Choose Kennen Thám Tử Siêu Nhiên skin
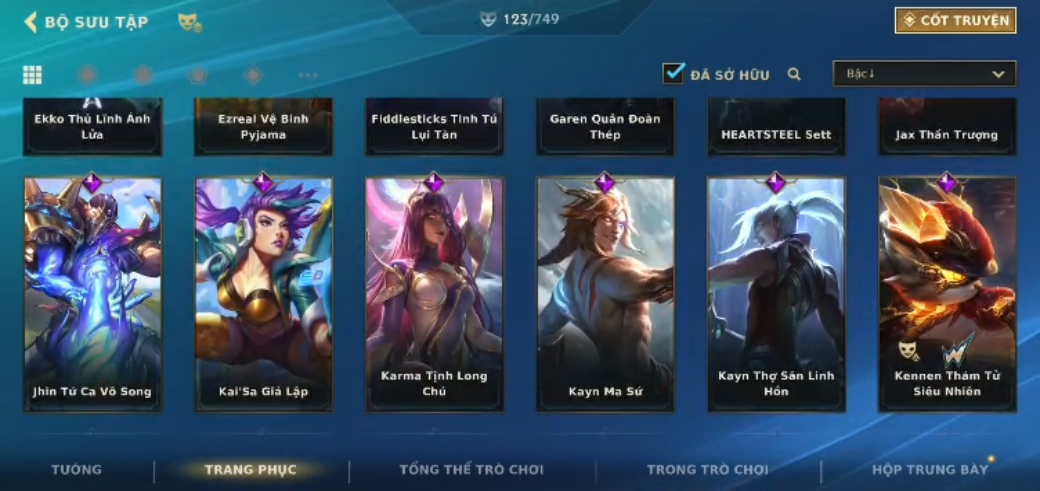Viewport: 1040px width, 491px height. click(x=947, y=294)
